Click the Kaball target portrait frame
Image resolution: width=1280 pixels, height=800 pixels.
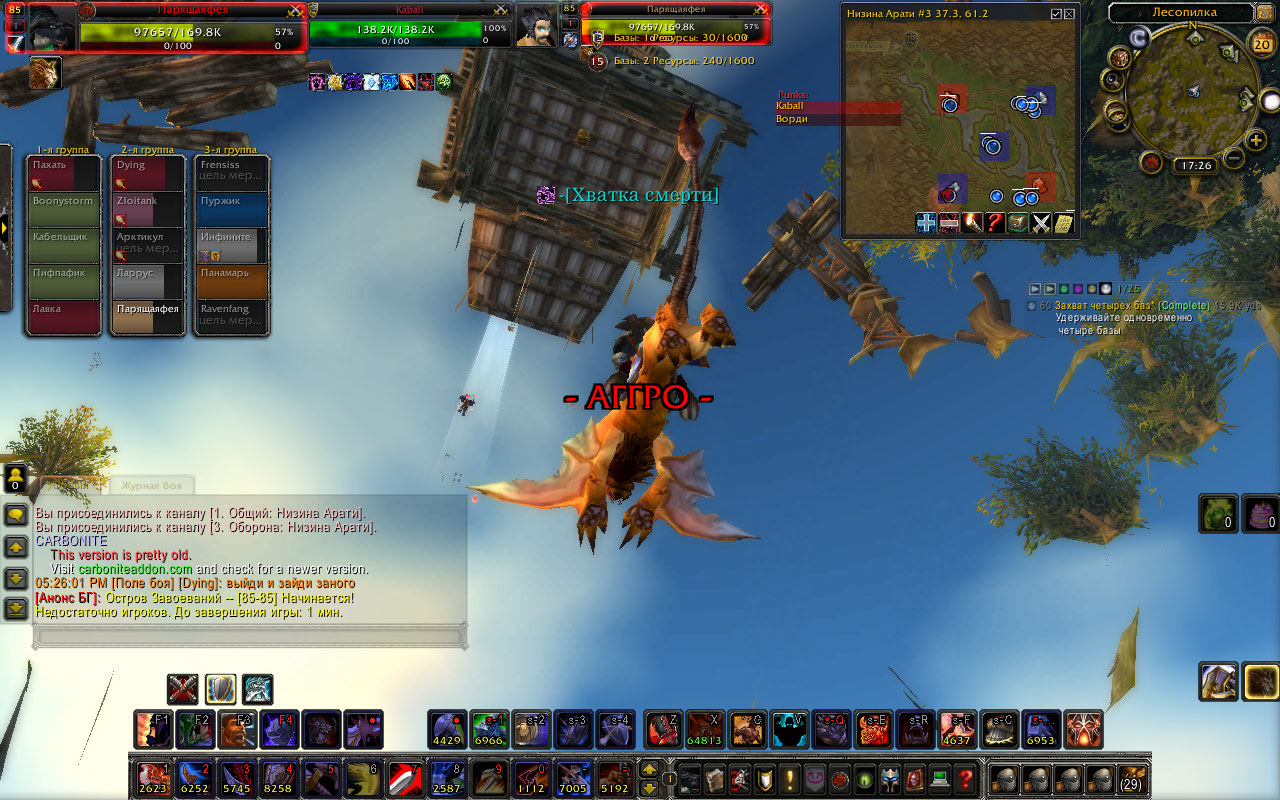536,27
